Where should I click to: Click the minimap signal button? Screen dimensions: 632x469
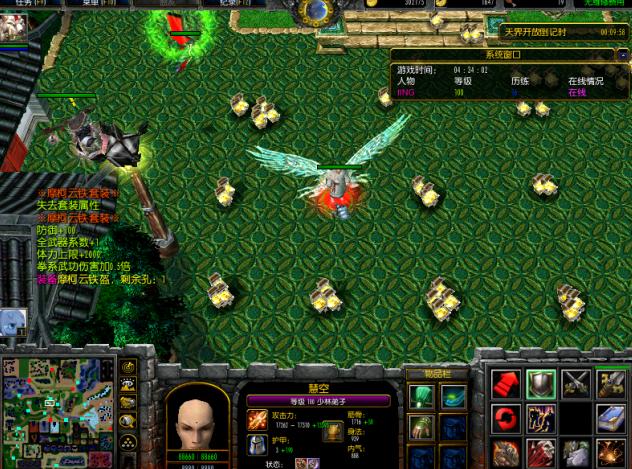pyautogui.click(x=128, y=367)
